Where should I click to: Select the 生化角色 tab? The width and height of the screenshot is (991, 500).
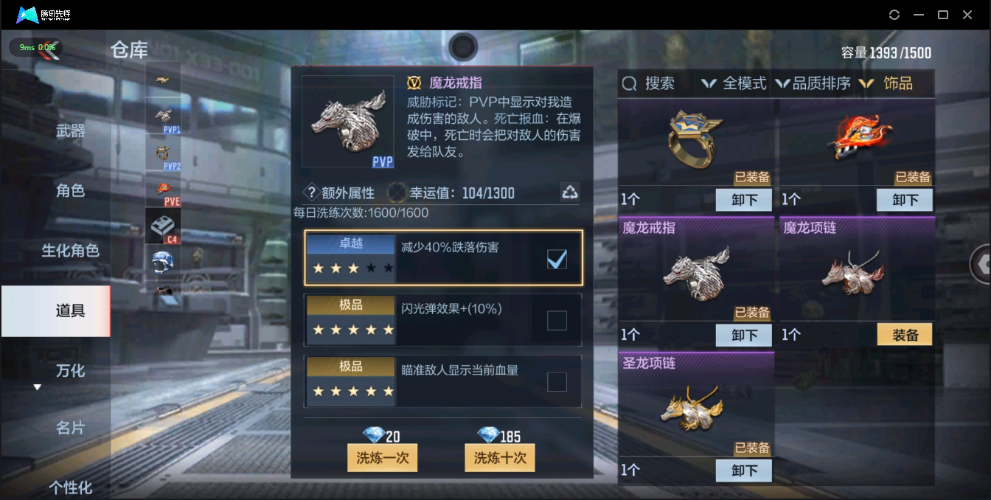point(70,250)
